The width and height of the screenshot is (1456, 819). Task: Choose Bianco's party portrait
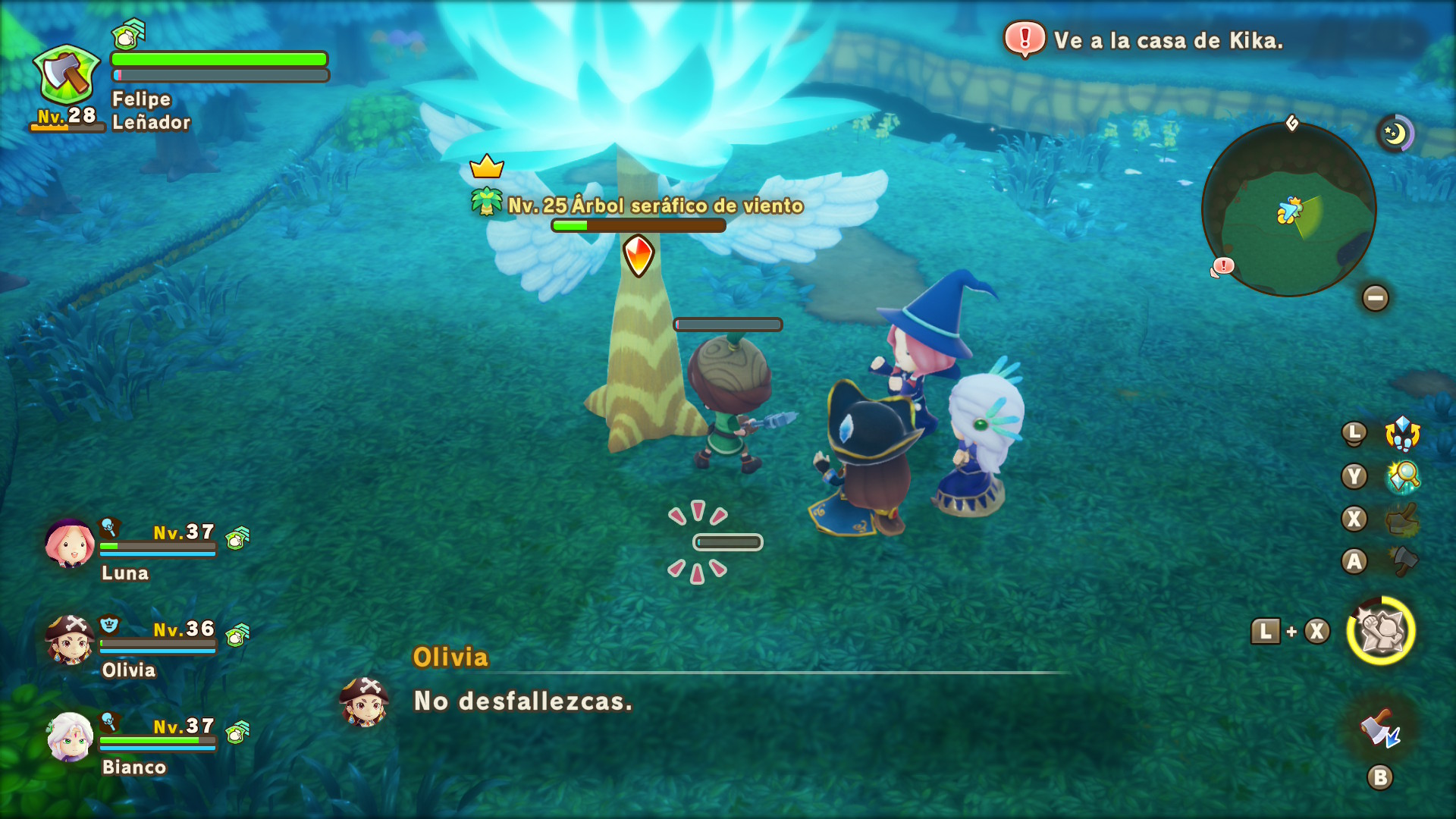[70, 737]
